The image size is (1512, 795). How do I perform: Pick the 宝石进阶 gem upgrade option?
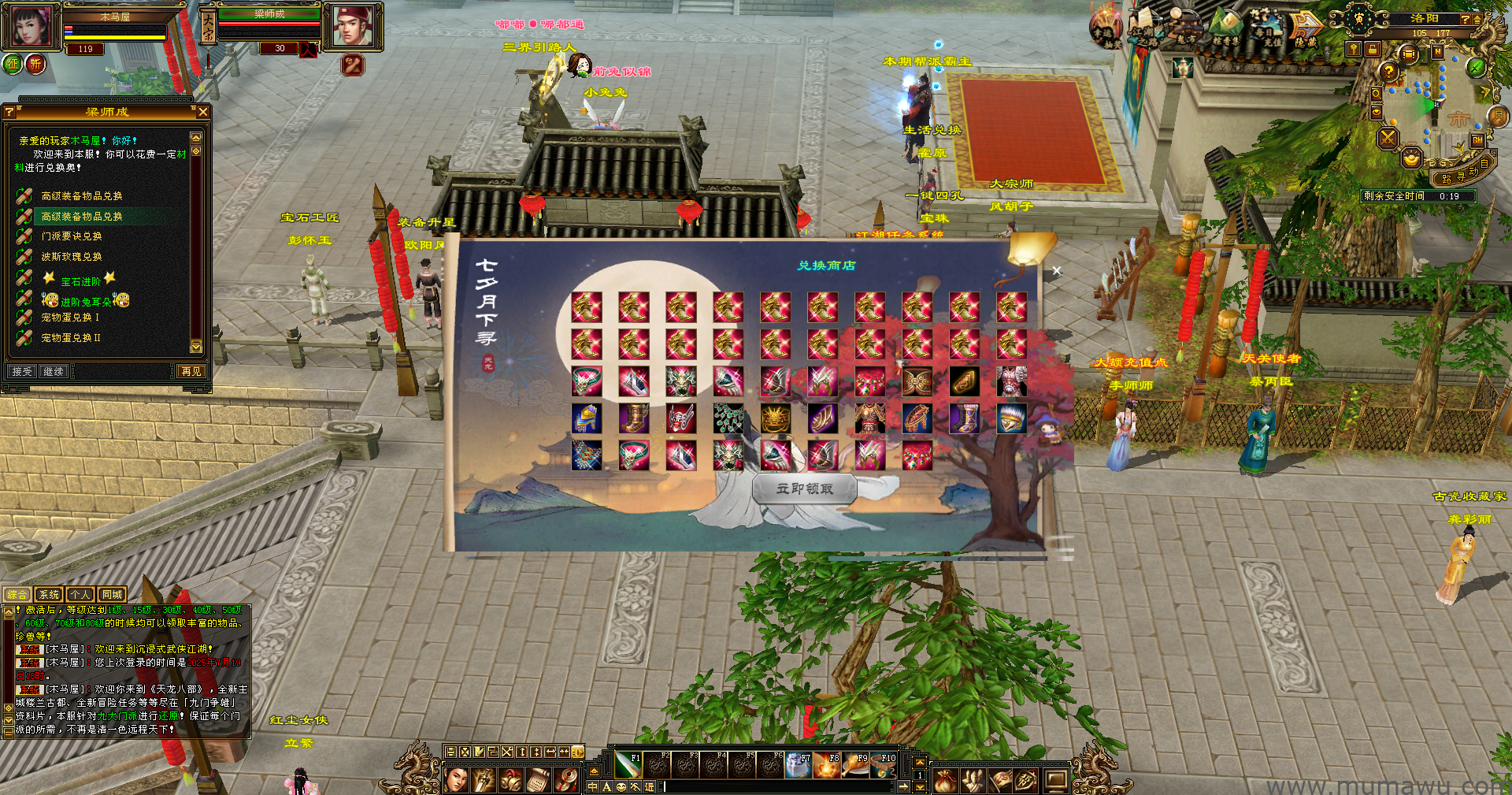tap(80, 281)
